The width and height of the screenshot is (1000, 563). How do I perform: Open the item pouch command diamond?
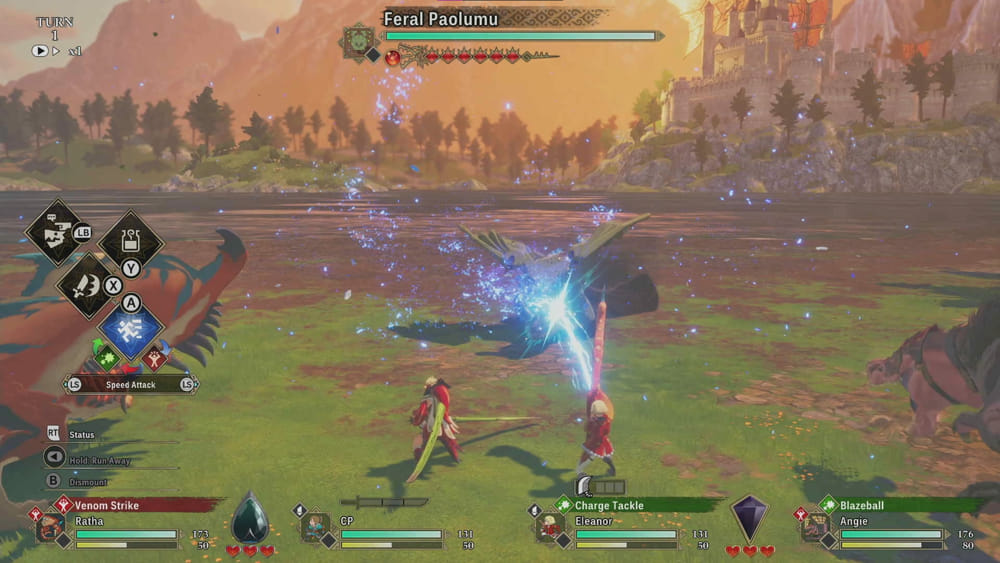click(x=131, y=240)
